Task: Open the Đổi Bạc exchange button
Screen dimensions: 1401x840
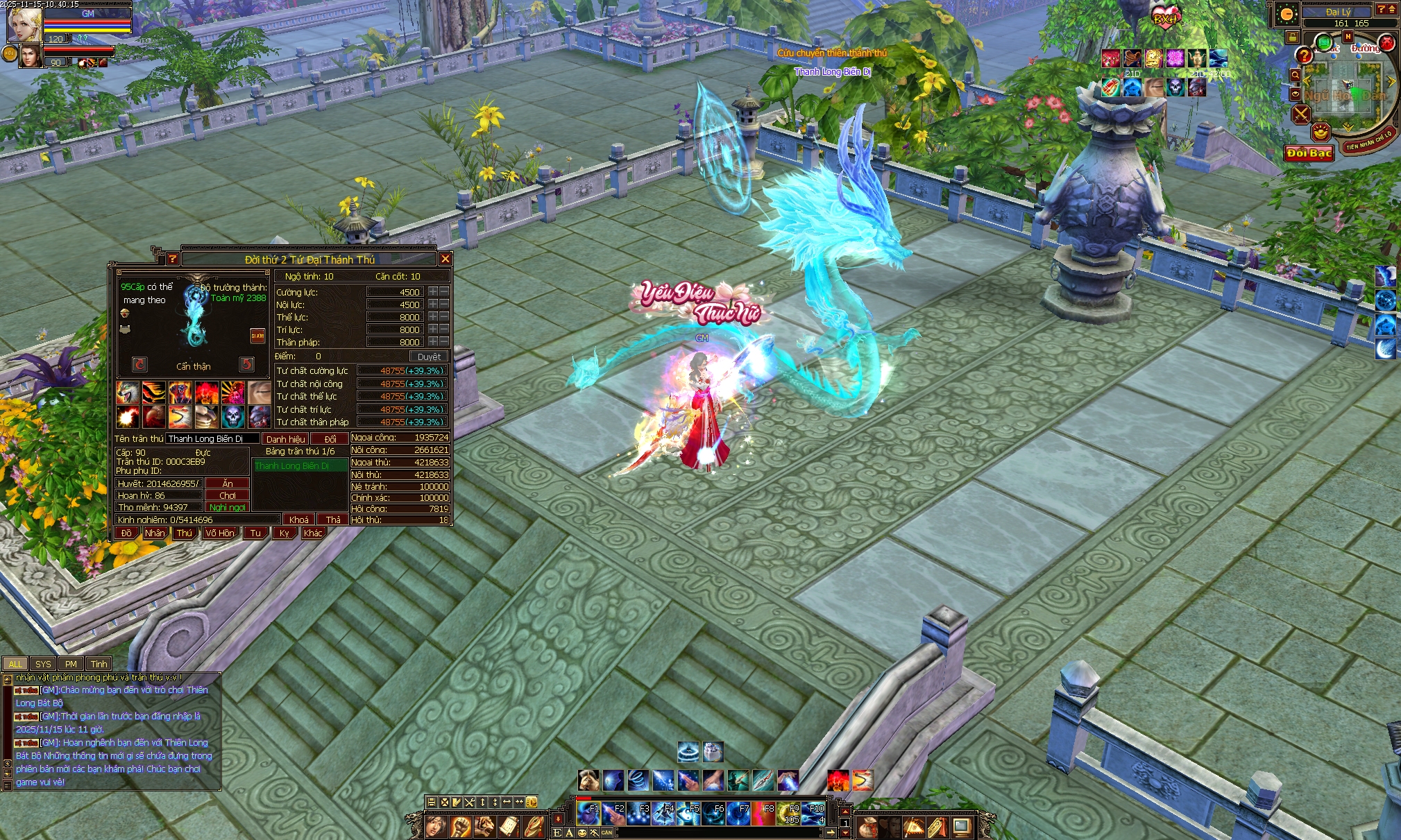Action: click(1309, 153)
